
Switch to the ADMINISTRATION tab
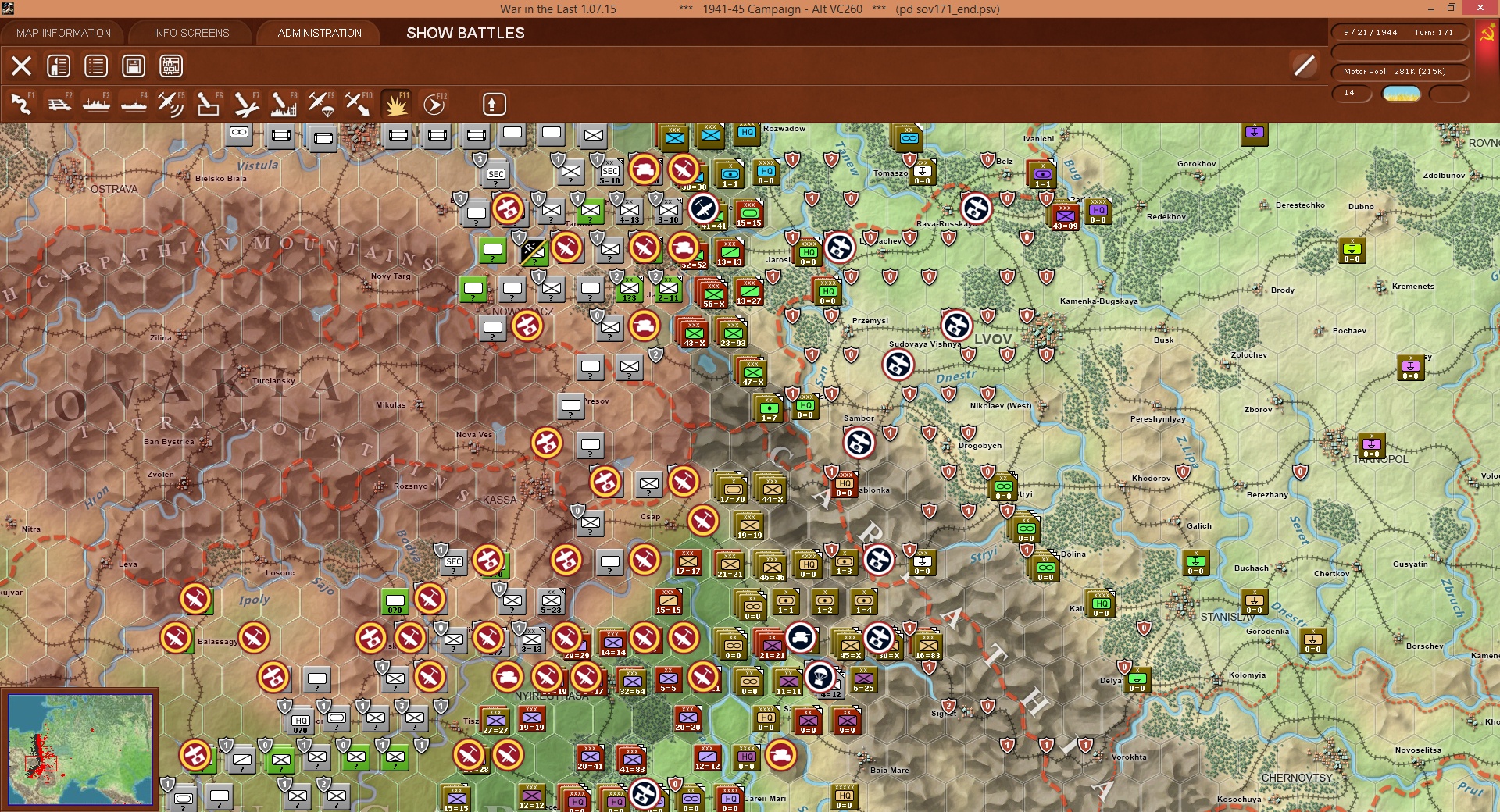318,33
